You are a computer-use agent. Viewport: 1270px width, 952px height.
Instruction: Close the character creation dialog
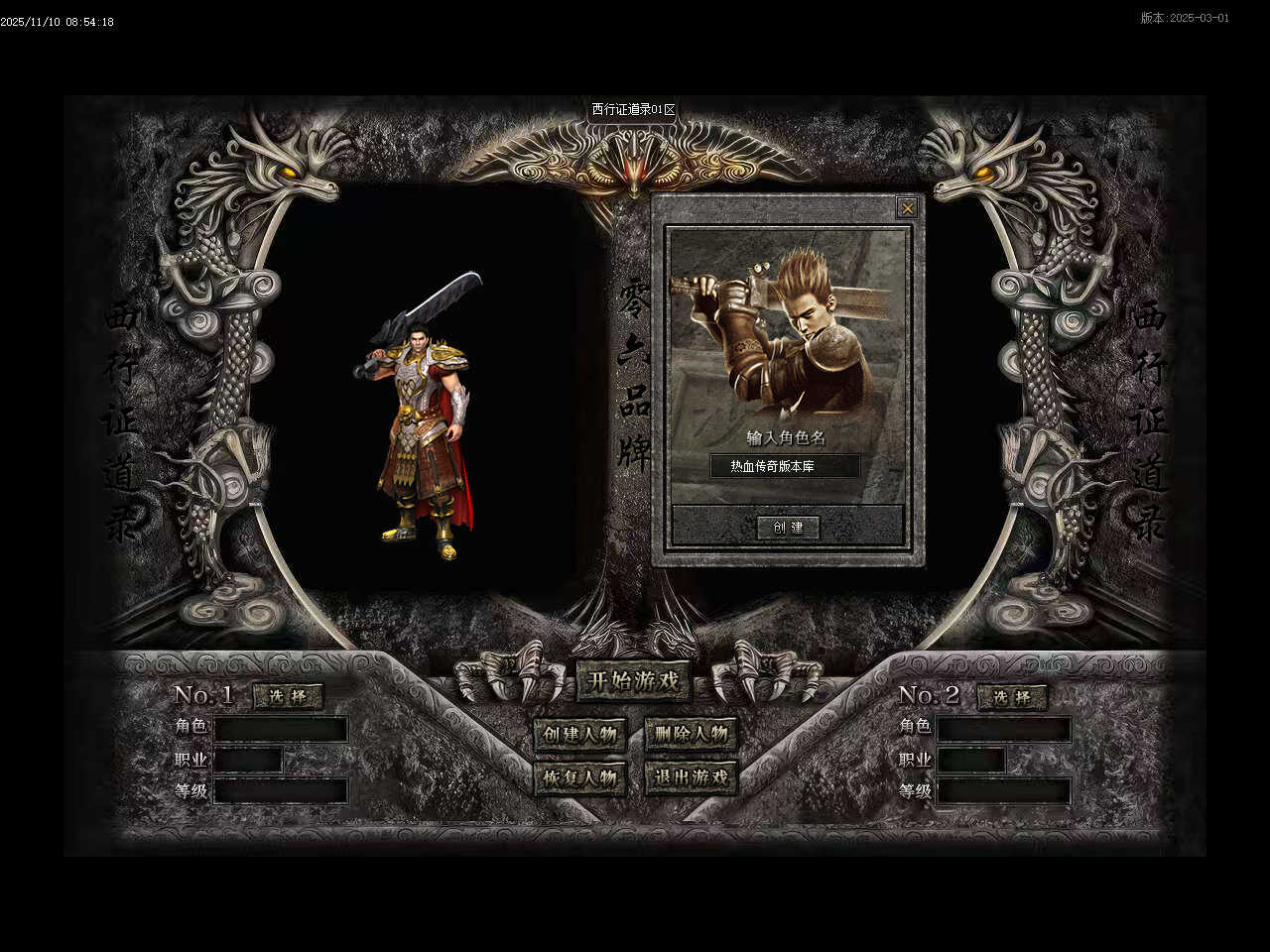(x=907, y=208)
